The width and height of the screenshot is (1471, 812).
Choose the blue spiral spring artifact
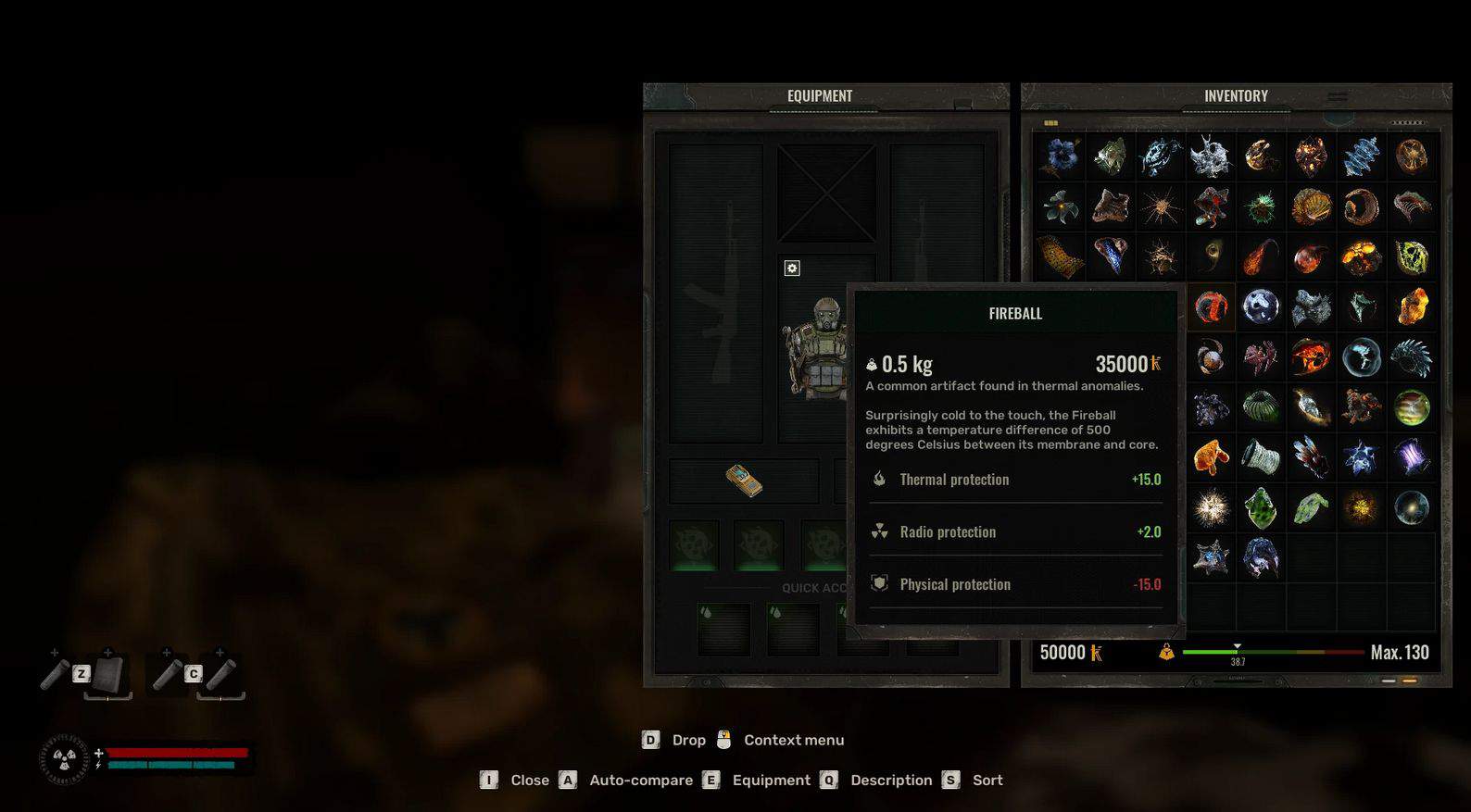(x=1361, y=156)
